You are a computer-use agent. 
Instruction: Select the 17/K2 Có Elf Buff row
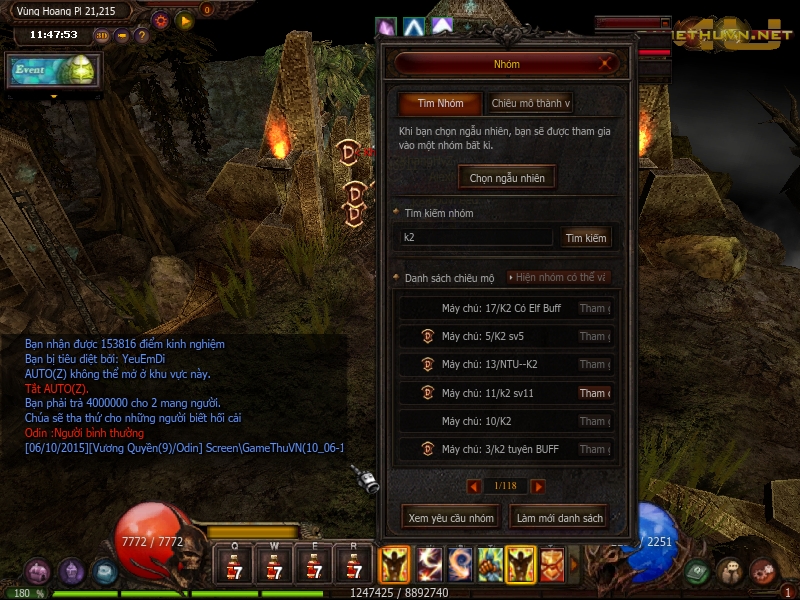(x=500, y=308)
